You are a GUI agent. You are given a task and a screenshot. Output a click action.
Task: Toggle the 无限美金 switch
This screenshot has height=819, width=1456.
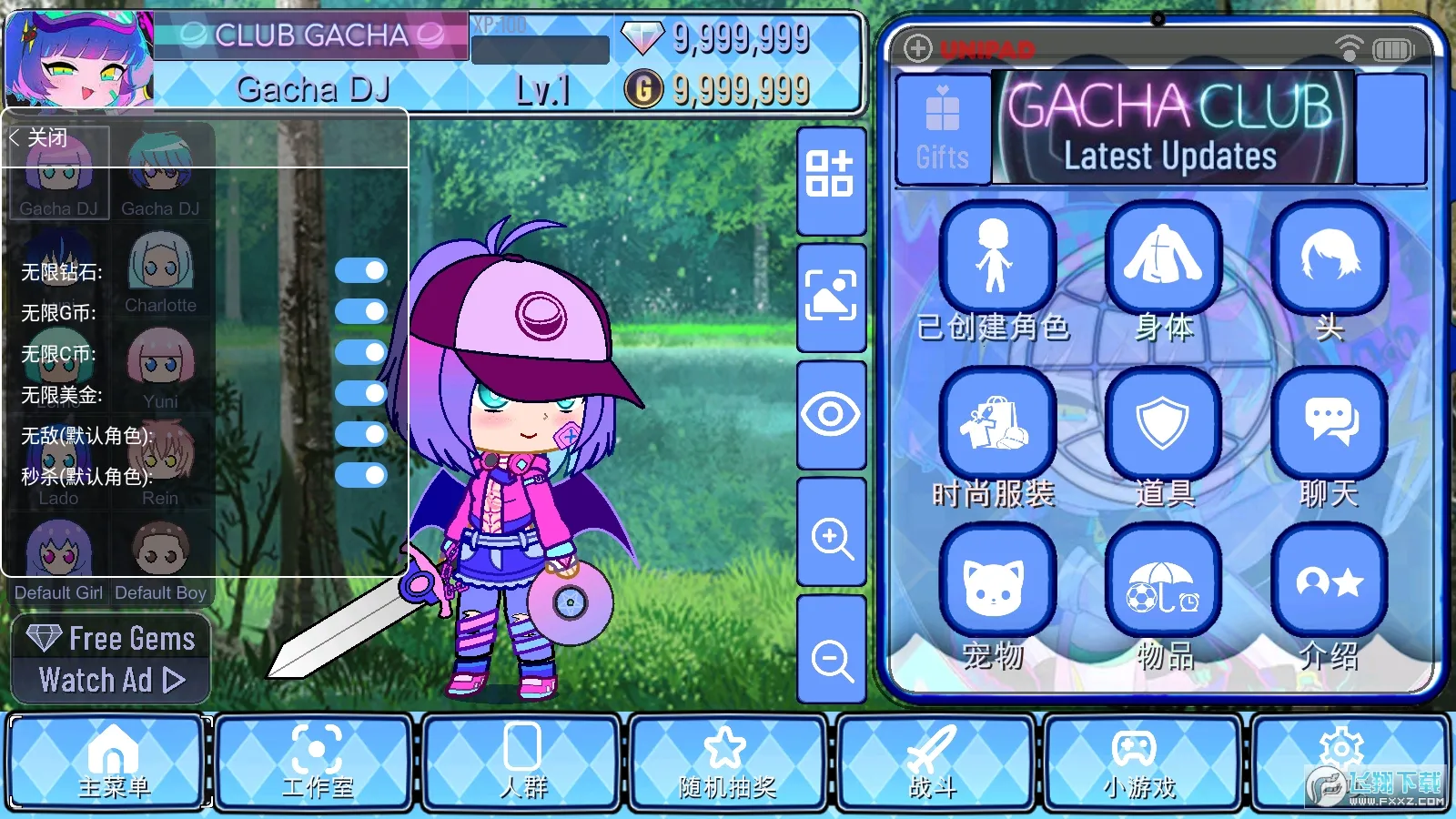[361, 393]
